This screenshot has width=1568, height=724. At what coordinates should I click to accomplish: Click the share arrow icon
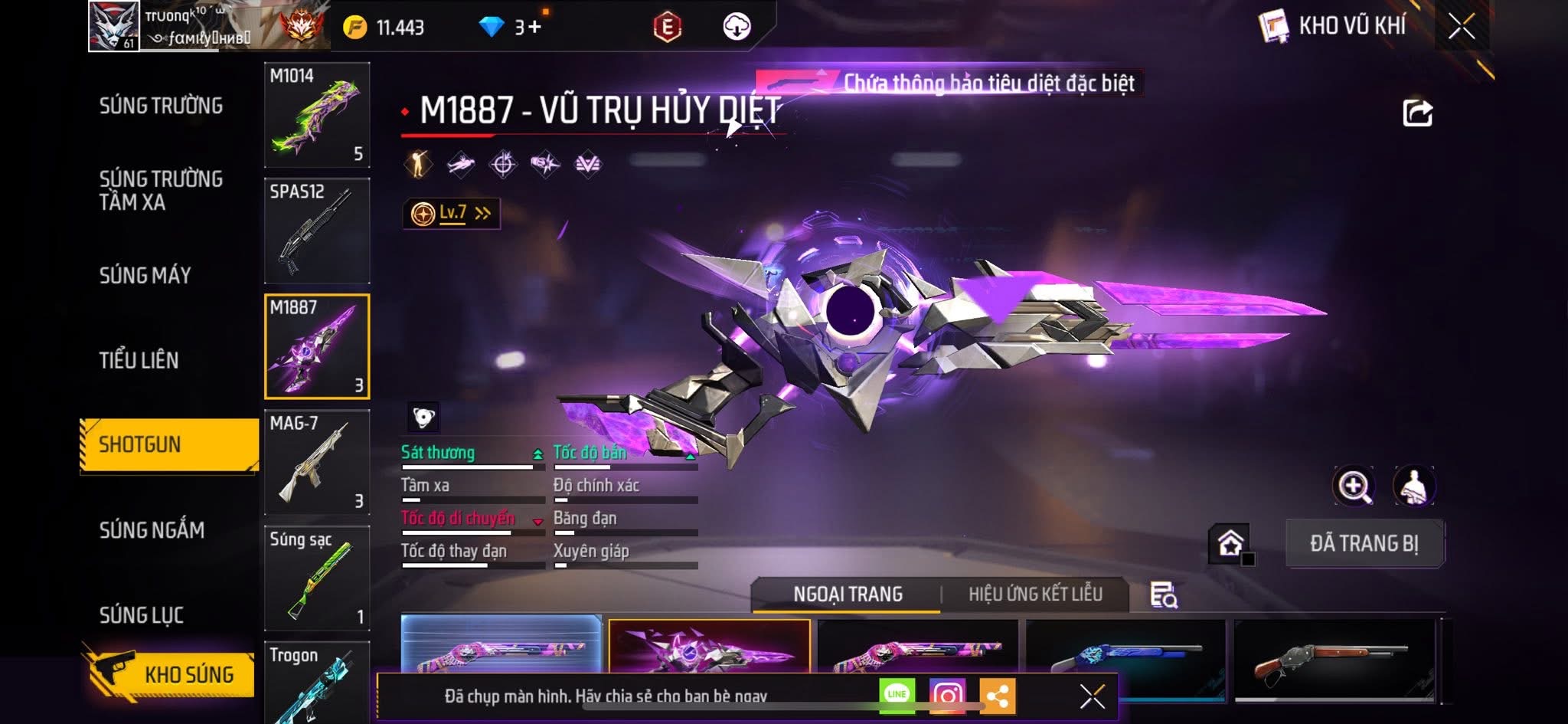point(1417,113)
